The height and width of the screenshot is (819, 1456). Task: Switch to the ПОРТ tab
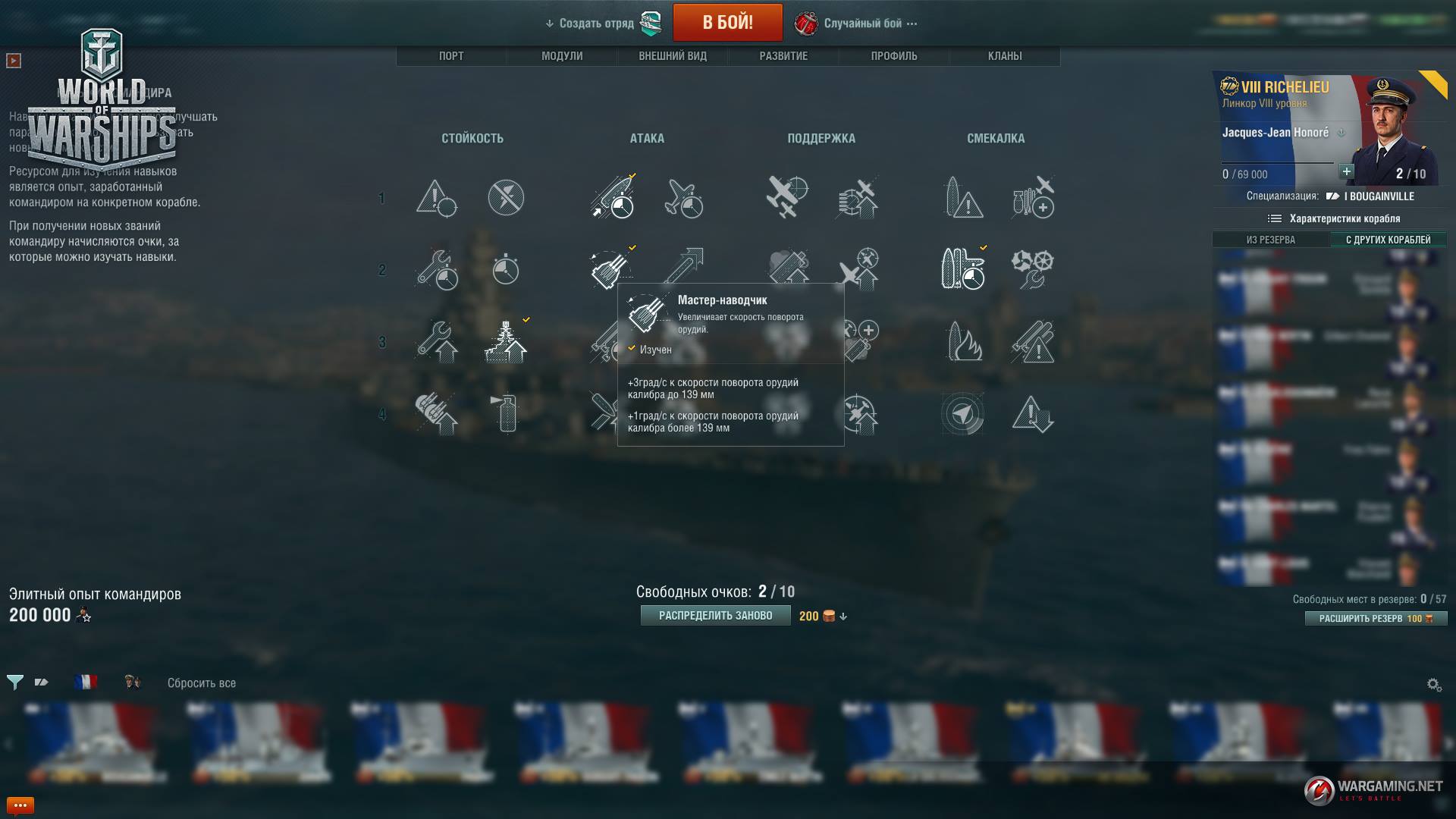click(451, 56)
